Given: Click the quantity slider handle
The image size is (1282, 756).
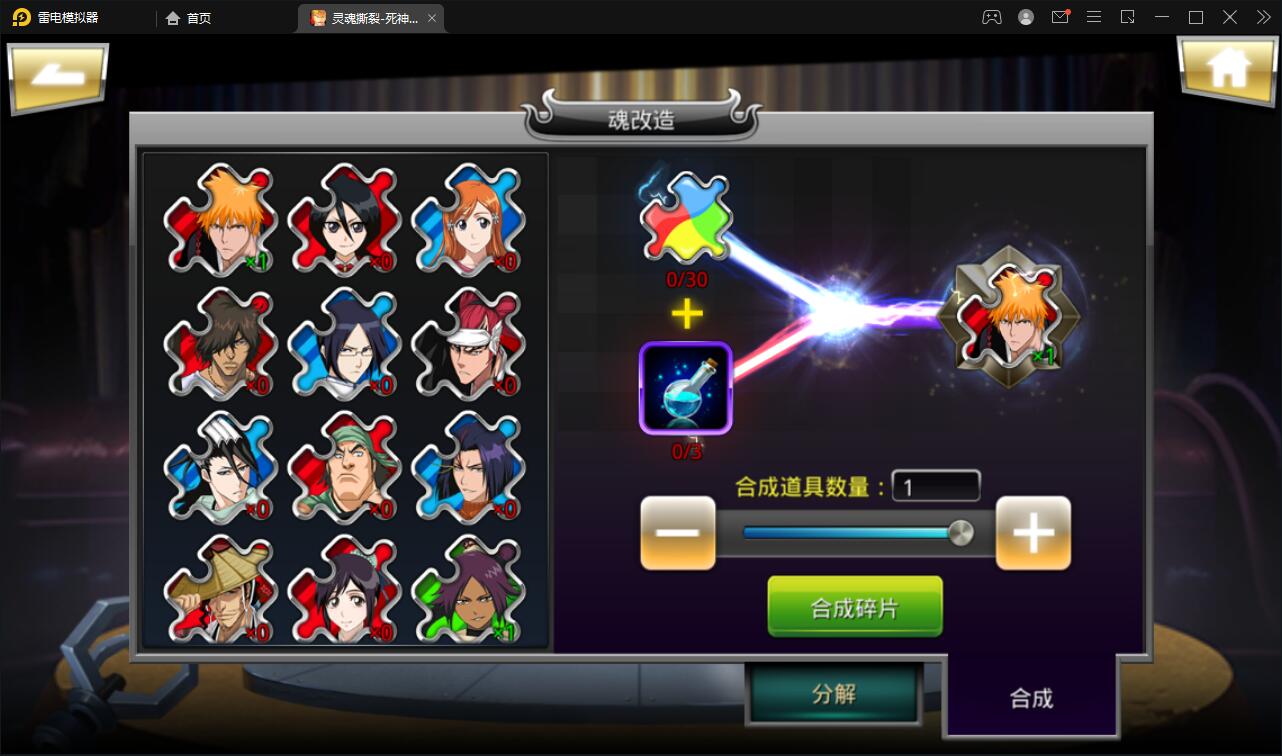Looking at the screenshot, I should [962, 533].
